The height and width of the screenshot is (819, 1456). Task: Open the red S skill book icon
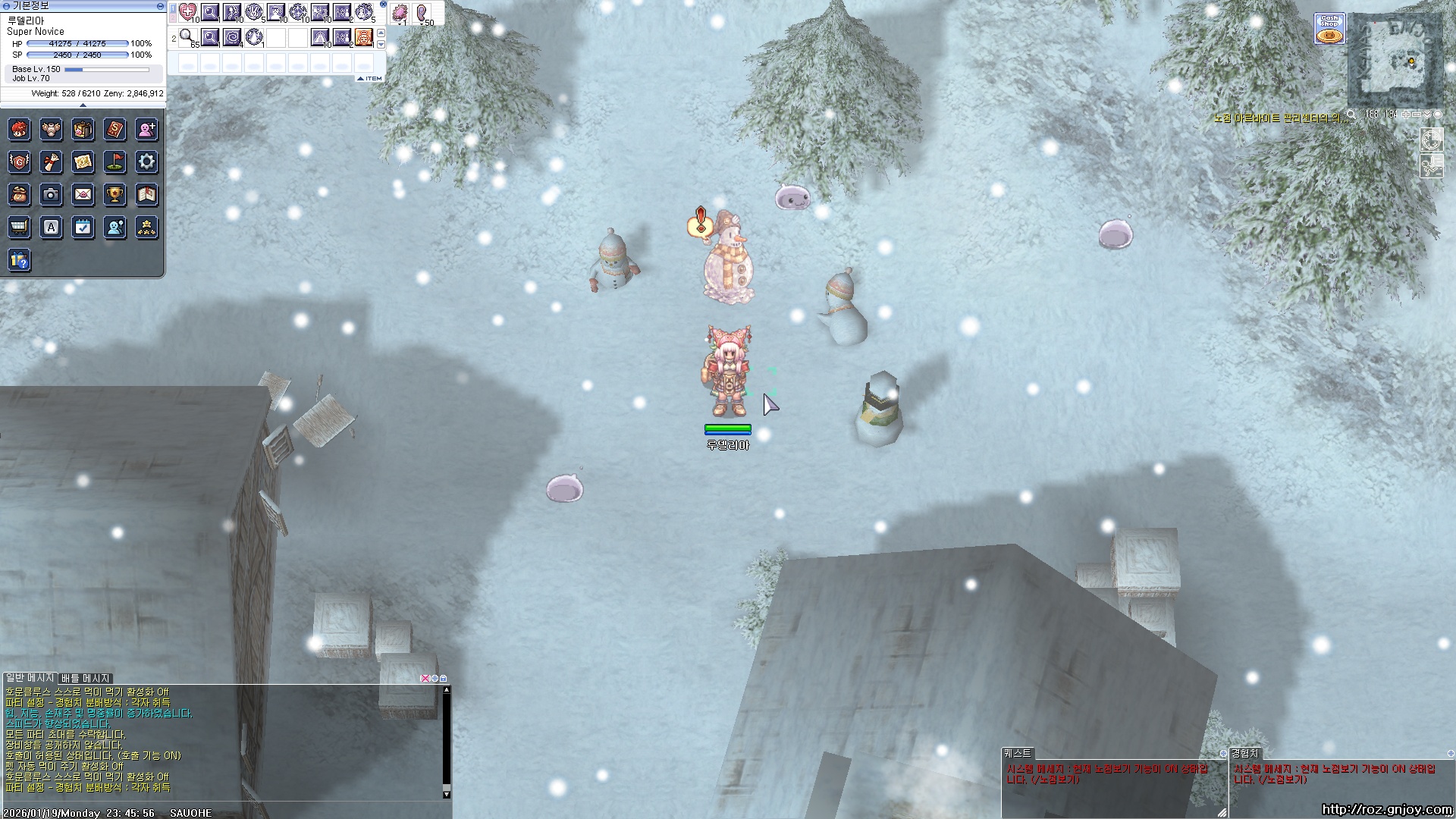click(115, 130)
